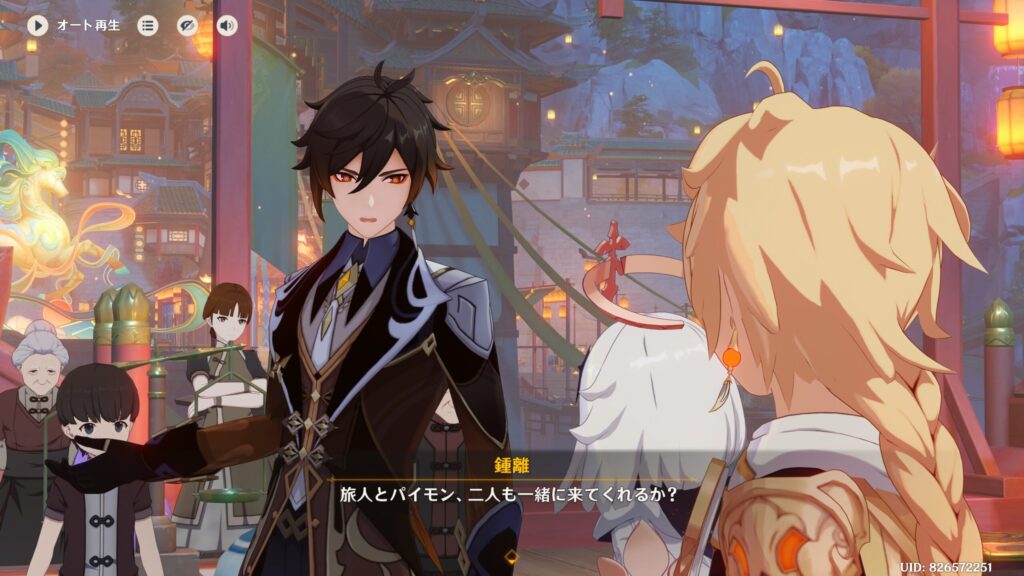Open the dialogue history log

pos(148,25)
